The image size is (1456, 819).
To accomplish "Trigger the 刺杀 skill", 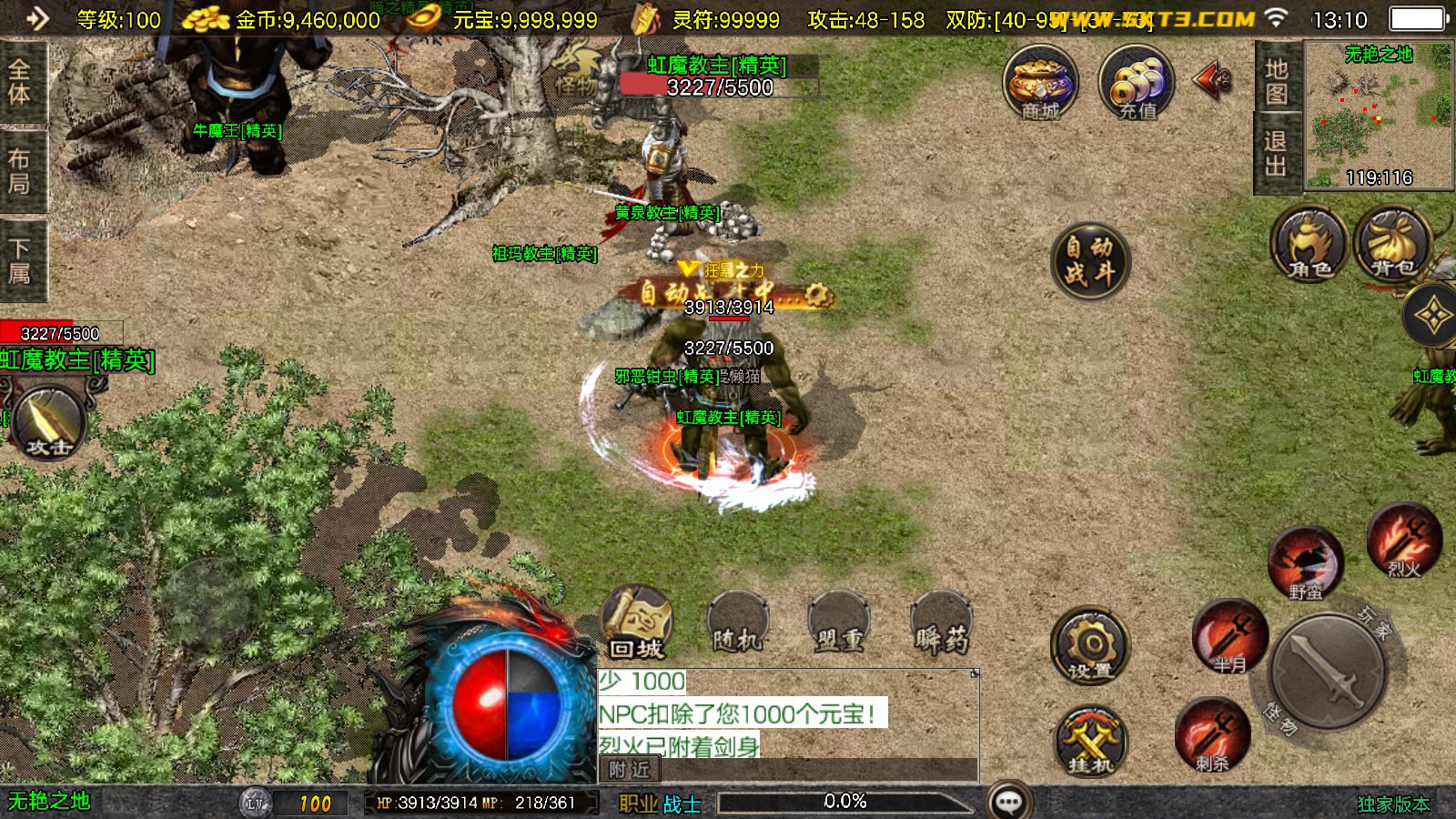I will (x=1211, y=734).
